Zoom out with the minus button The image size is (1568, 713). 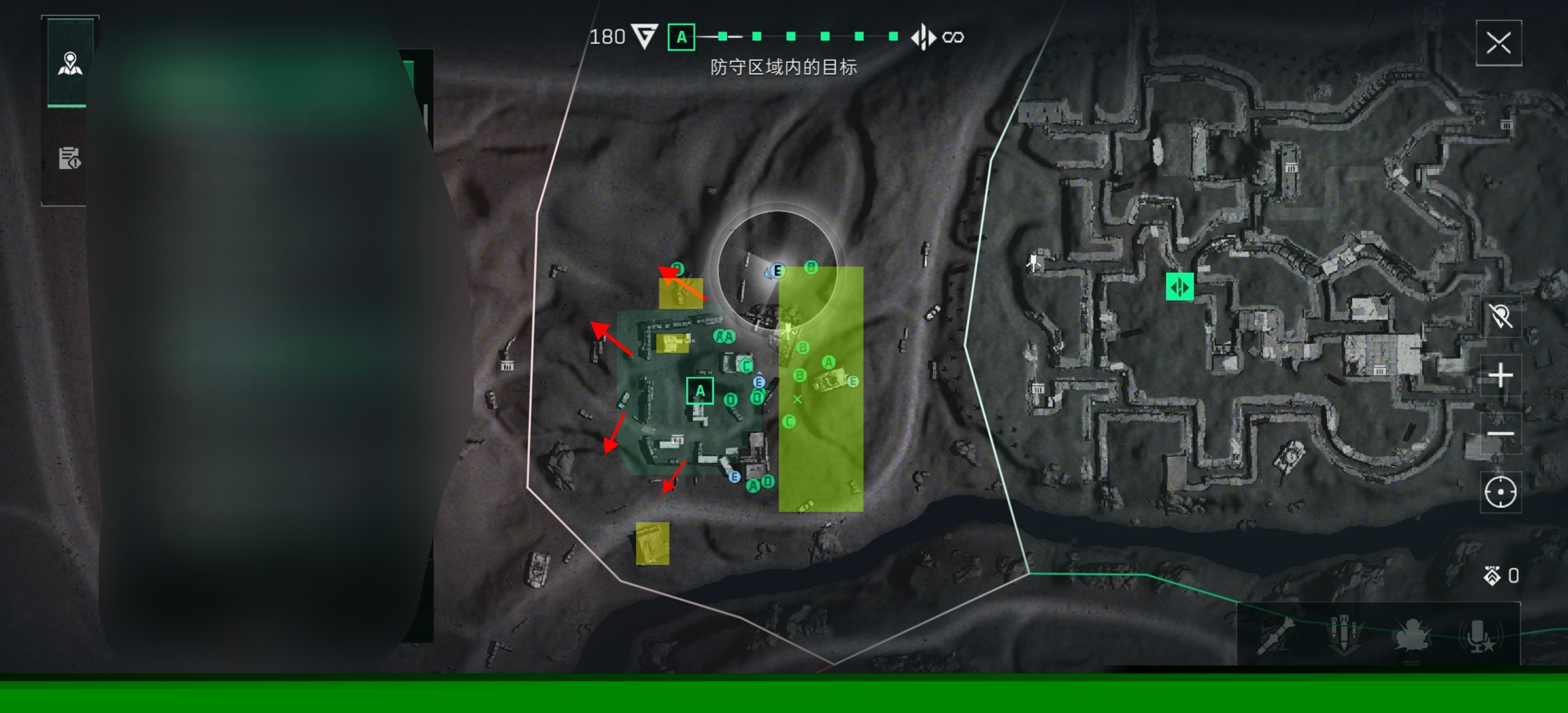pos(1500,434)
